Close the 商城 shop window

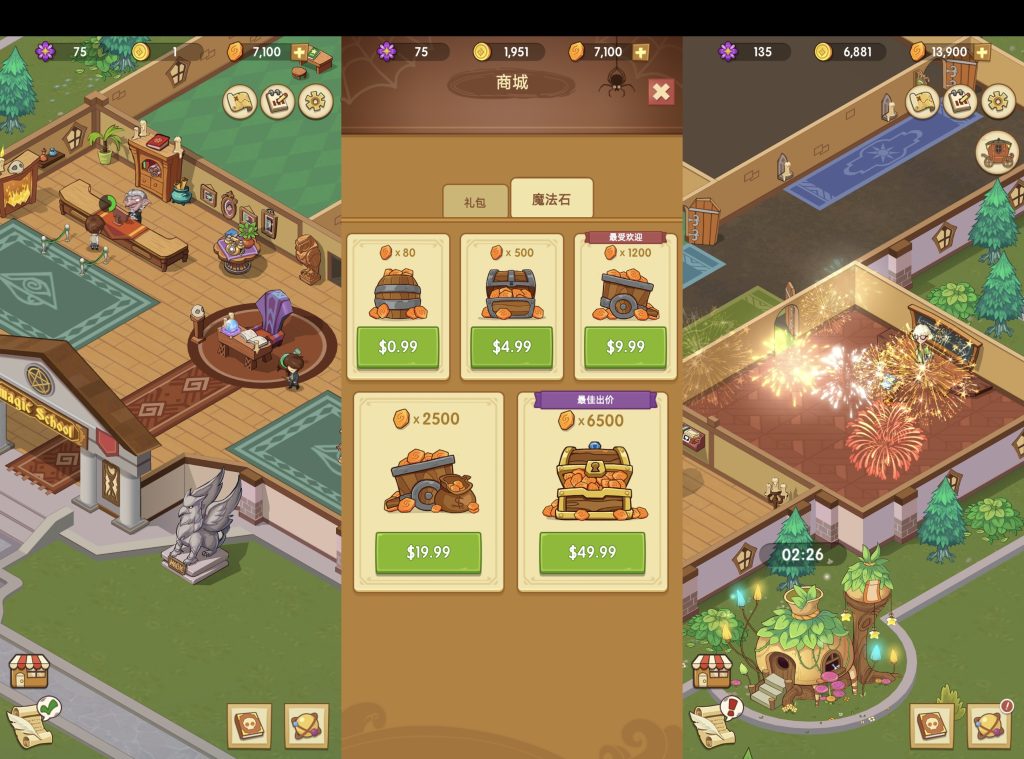click(661, 92)
